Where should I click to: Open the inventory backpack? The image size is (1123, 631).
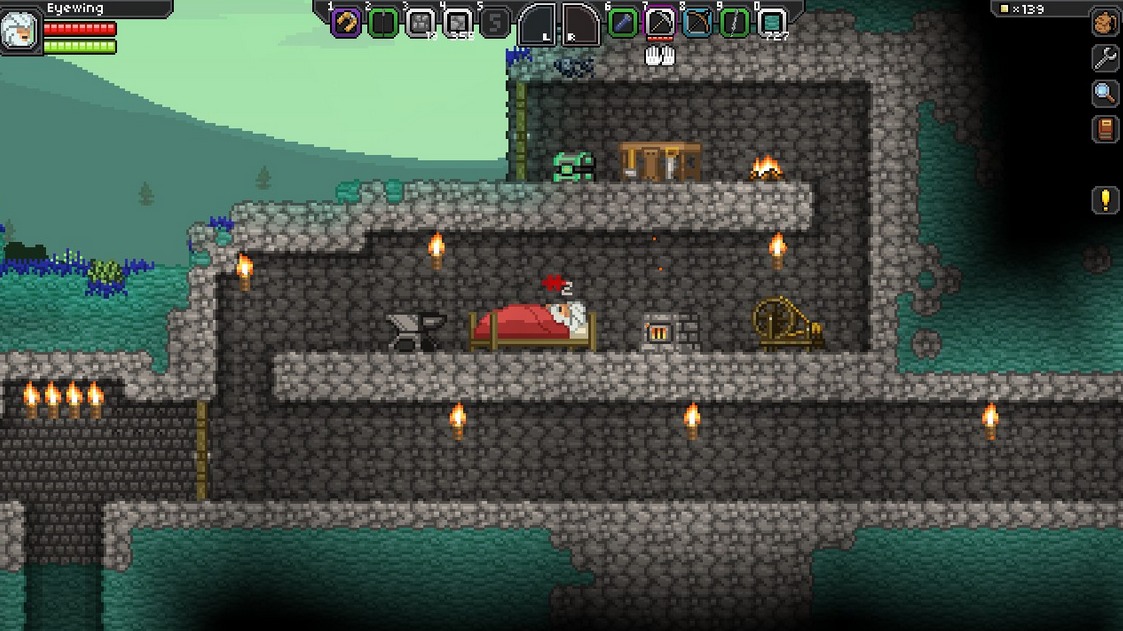[1105, 22]
